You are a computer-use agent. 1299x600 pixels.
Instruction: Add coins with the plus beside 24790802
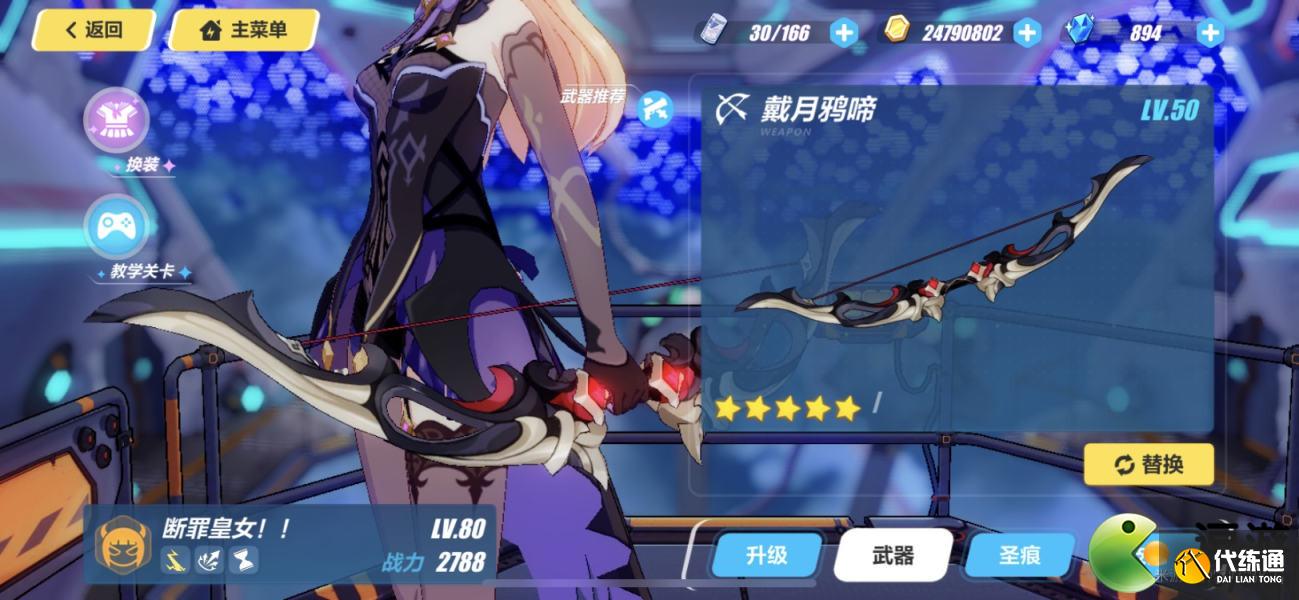click(1027, 33)
